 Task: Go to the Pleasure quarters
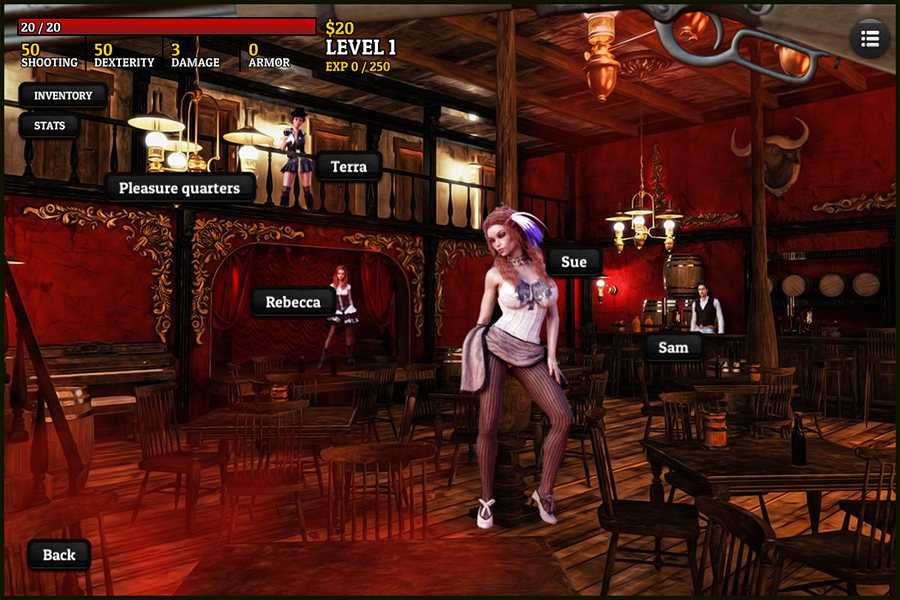point(180,187)
